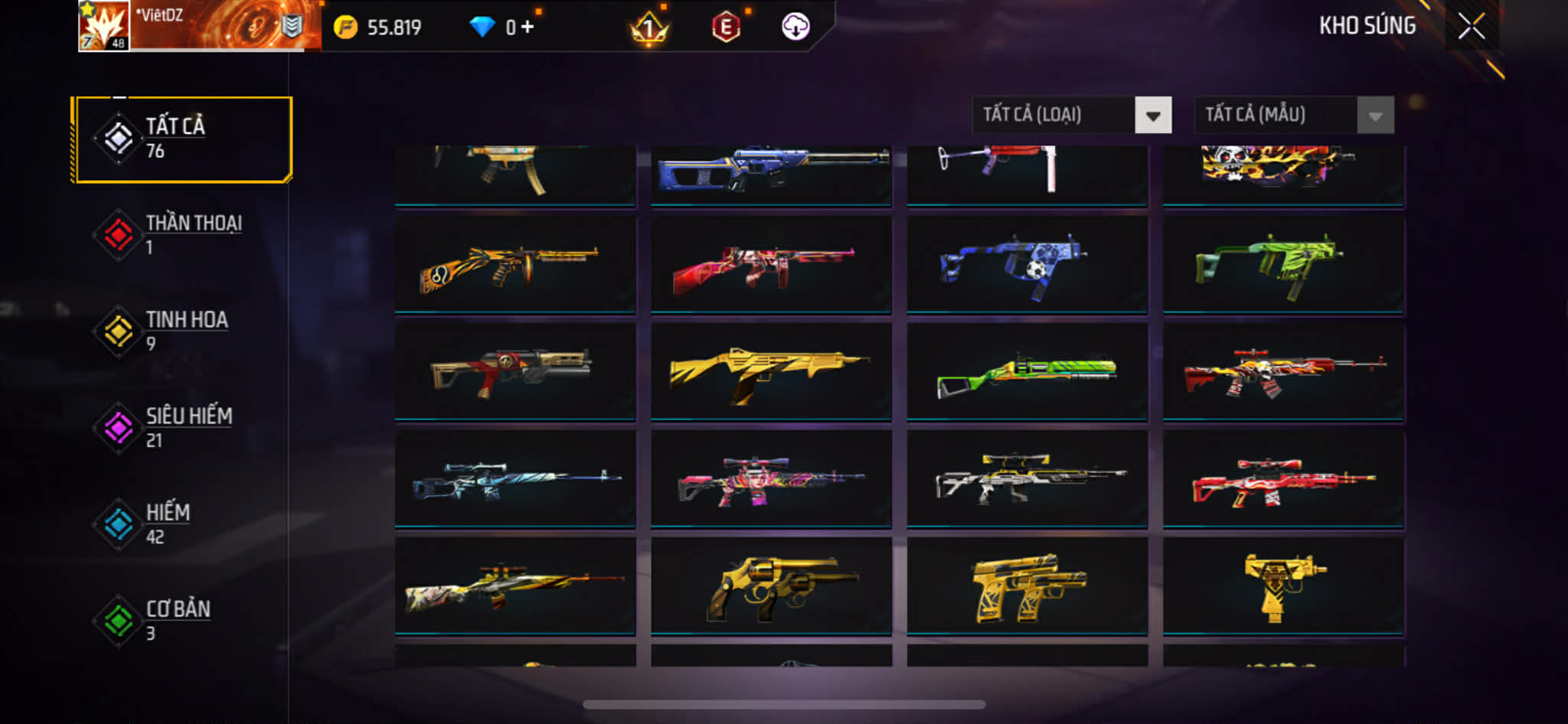Screen dimensions: 1568x724
Task: Pick the solid yellow shotgun skin
Action: pos(771,372)
